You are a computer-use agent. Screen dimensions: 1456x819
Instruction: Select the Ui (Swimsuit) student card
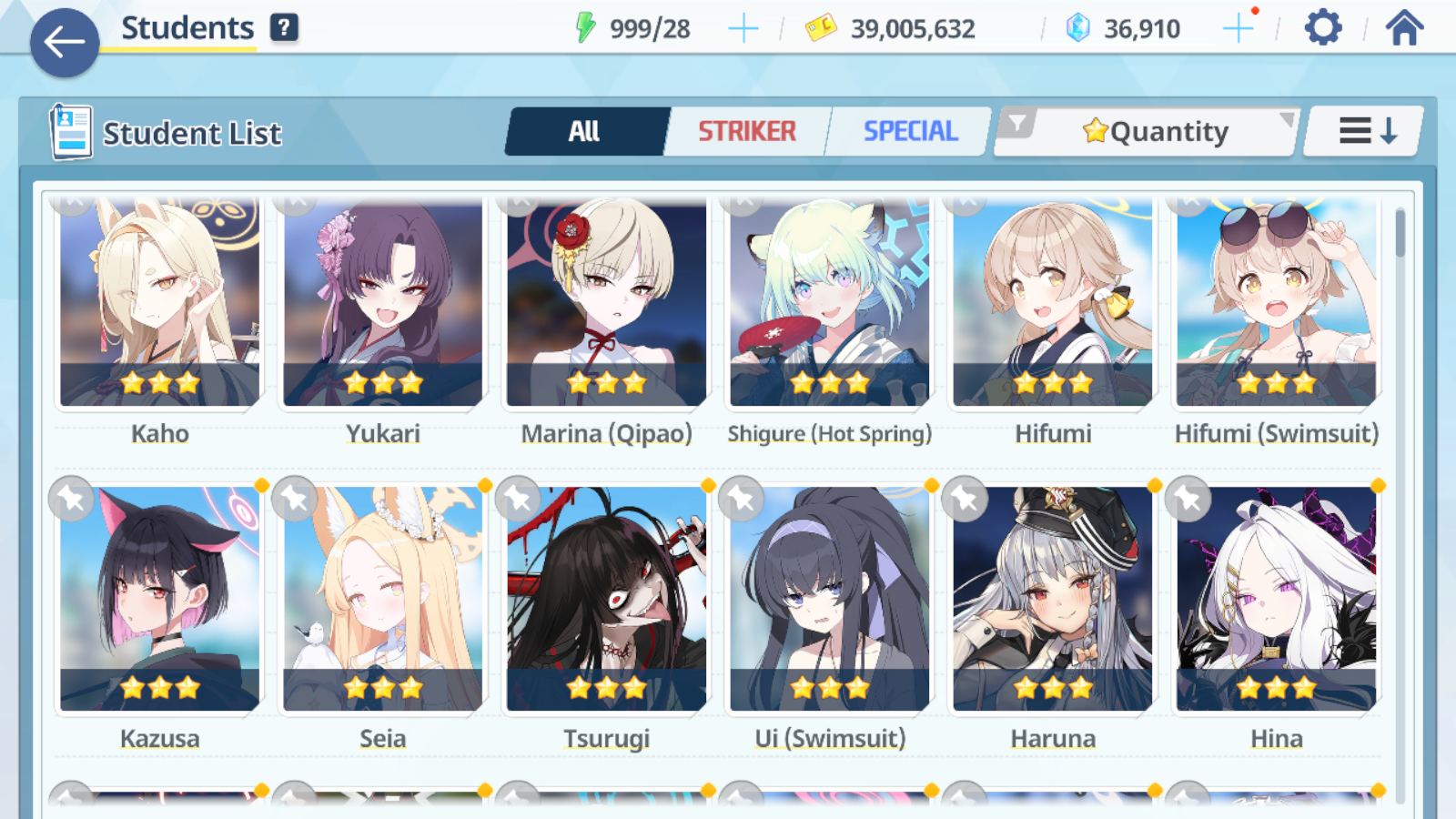(x=830, y=601)
